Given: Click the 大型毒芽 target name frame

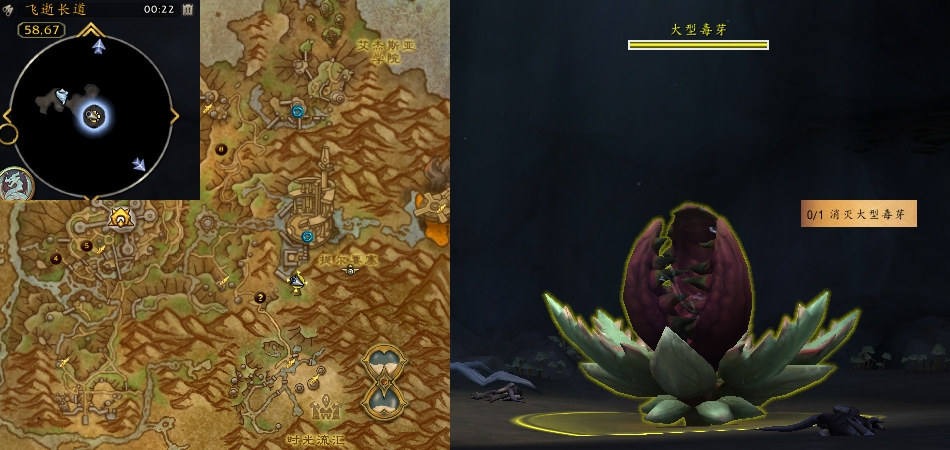Looking at the screenshot, I should [x=698, y=30].
